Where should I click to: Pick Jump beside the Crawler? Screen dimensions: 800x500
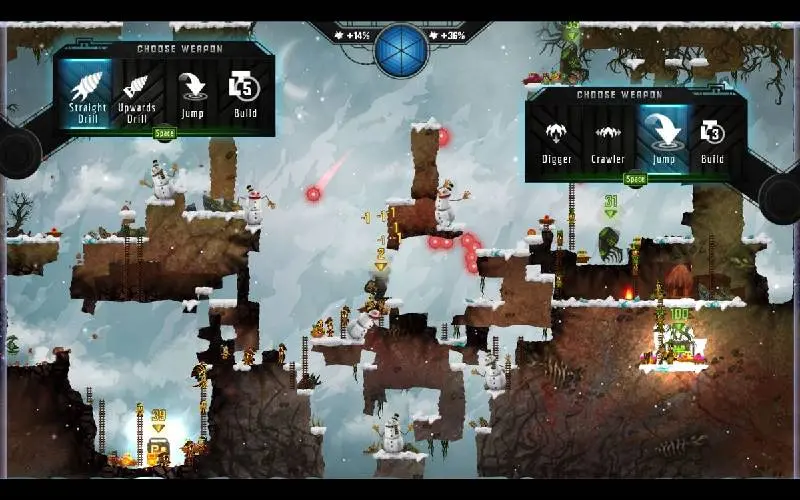(662, 141)
